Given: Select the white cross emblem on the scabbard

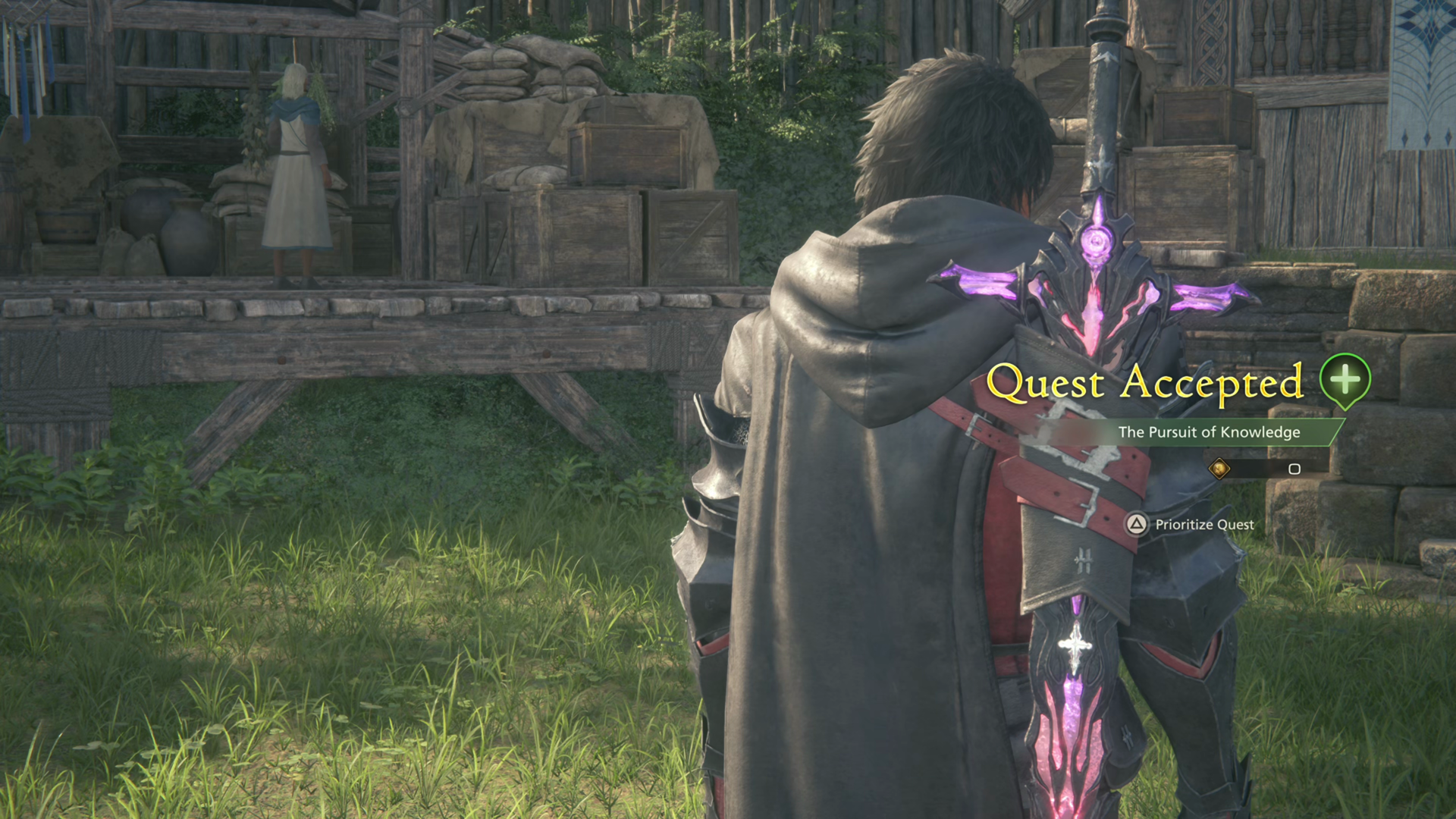Looking at the screenshot, I should point(1075,645).
